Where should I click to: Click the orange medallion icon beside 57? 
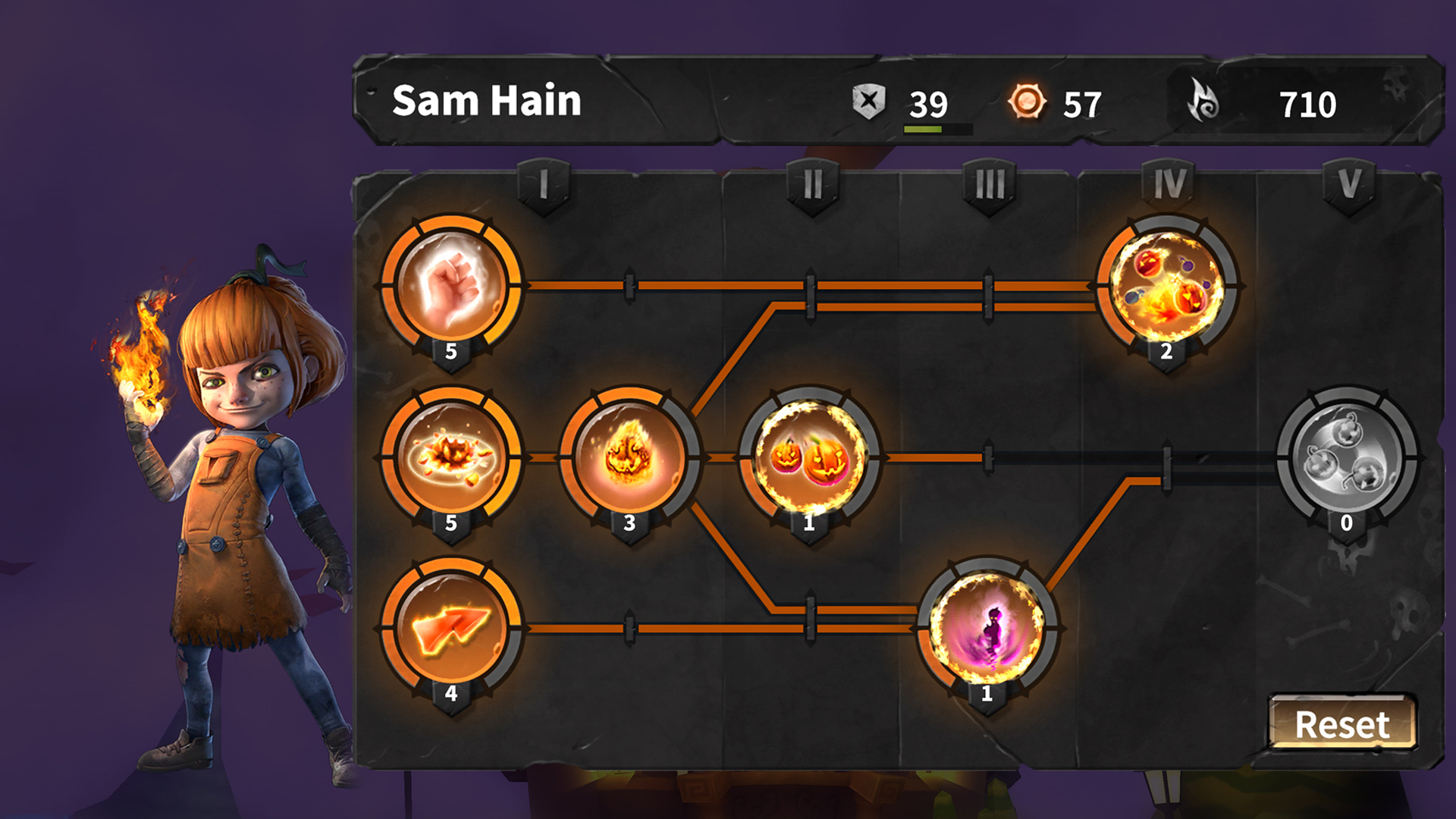(x=1028, y=101)
